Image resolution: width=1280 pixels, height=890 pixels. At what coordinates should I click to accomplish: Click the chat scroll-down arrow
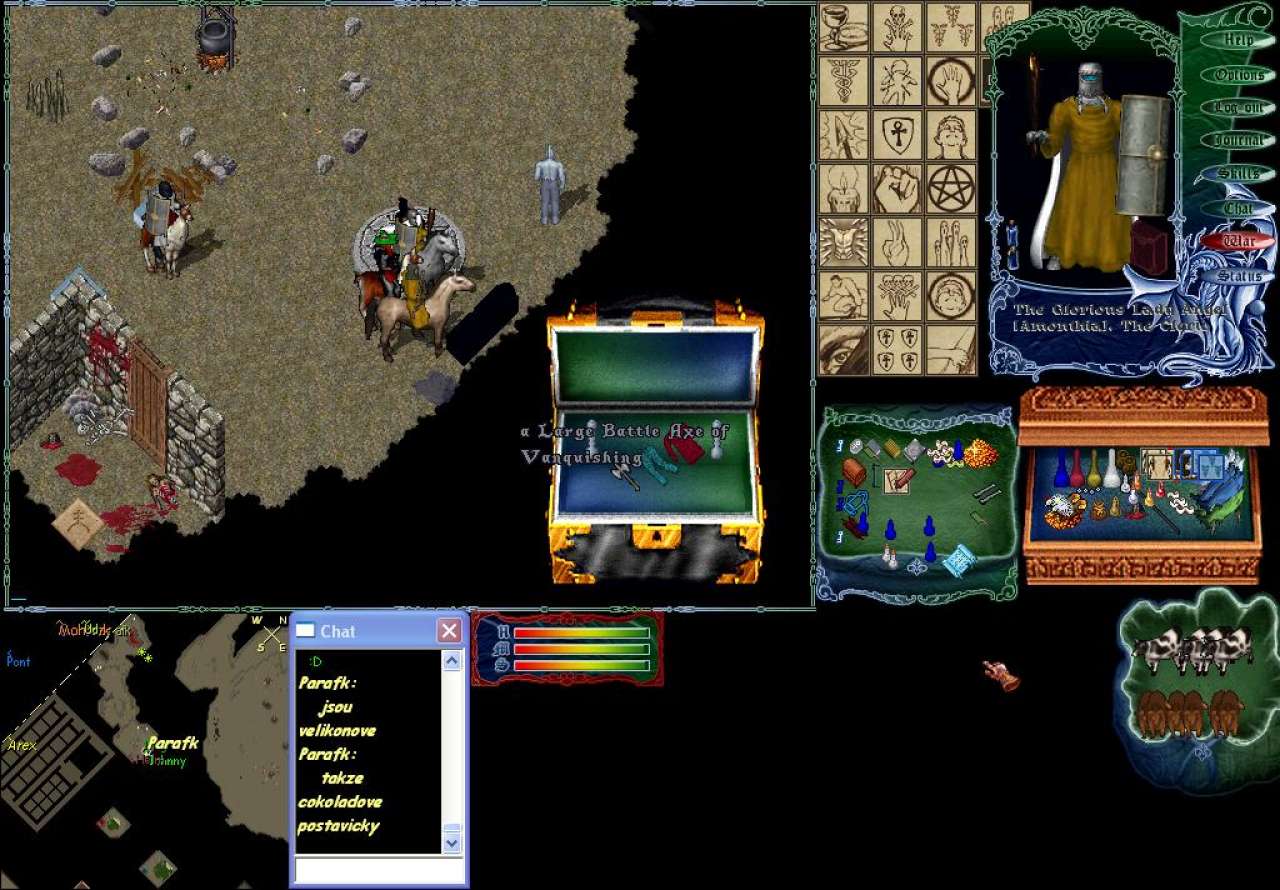452,843
